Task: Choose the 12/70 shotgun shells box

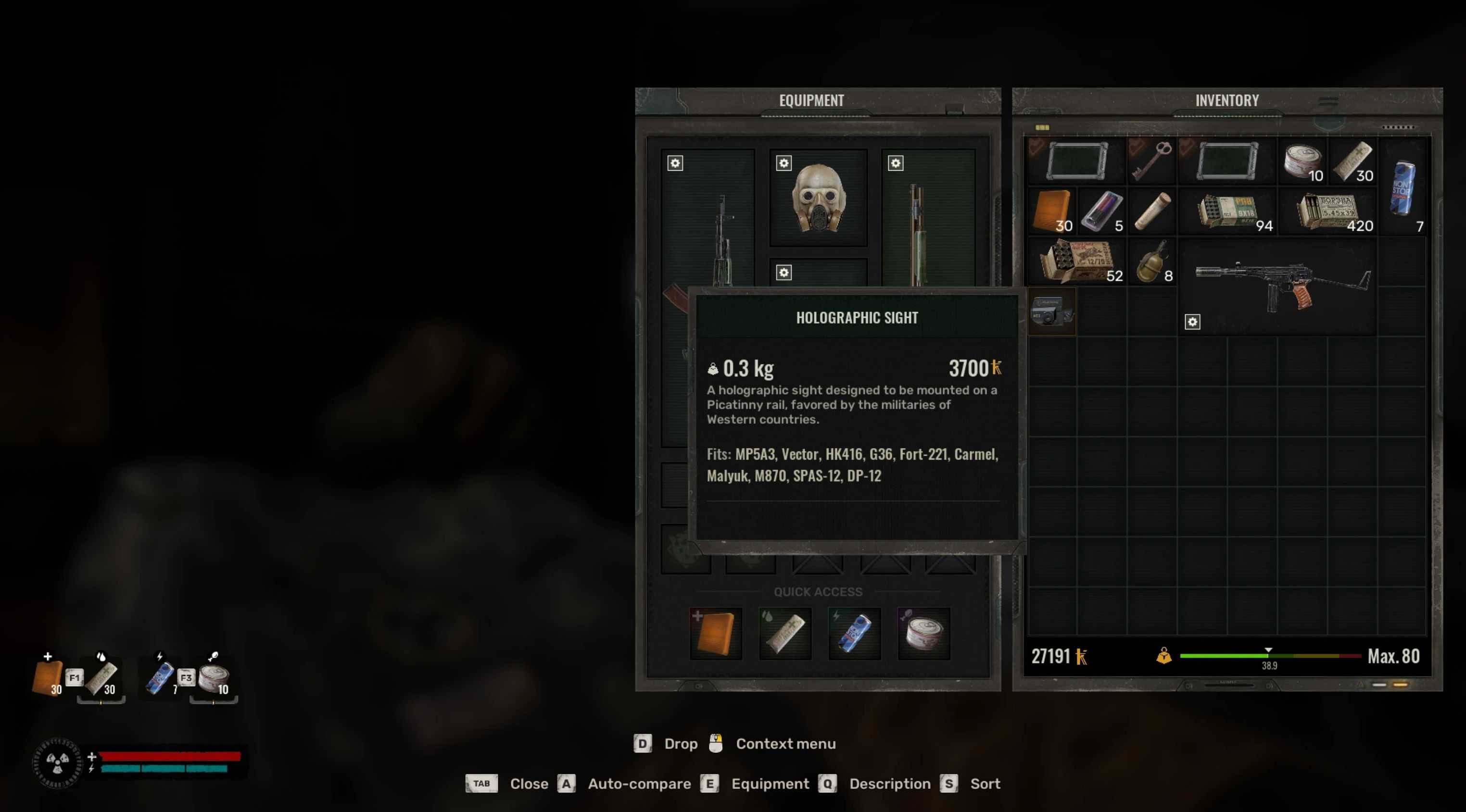Action: 1075,261
